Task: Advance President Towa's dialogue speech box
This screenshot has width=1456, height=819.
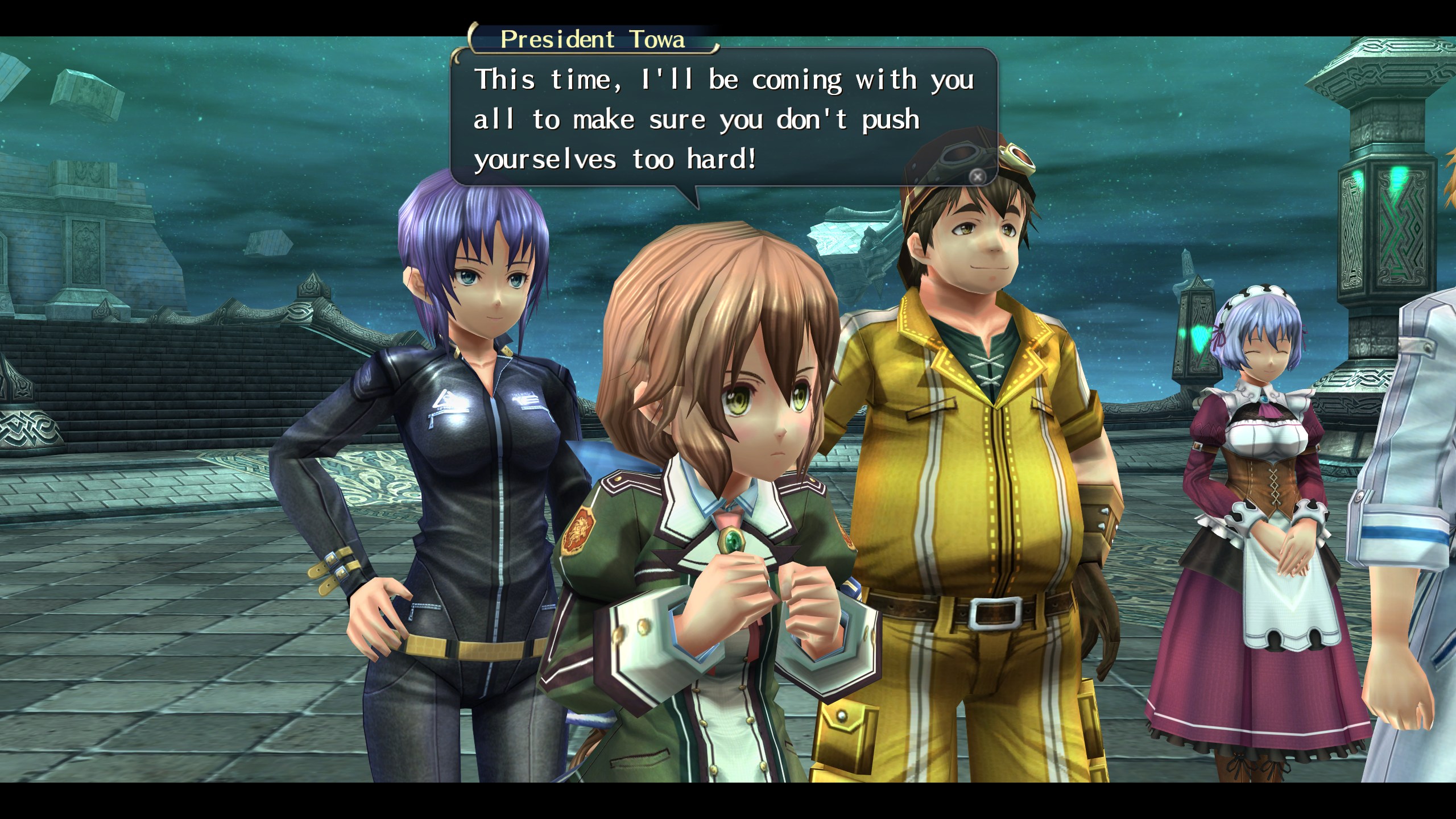Action: point(977,177)
